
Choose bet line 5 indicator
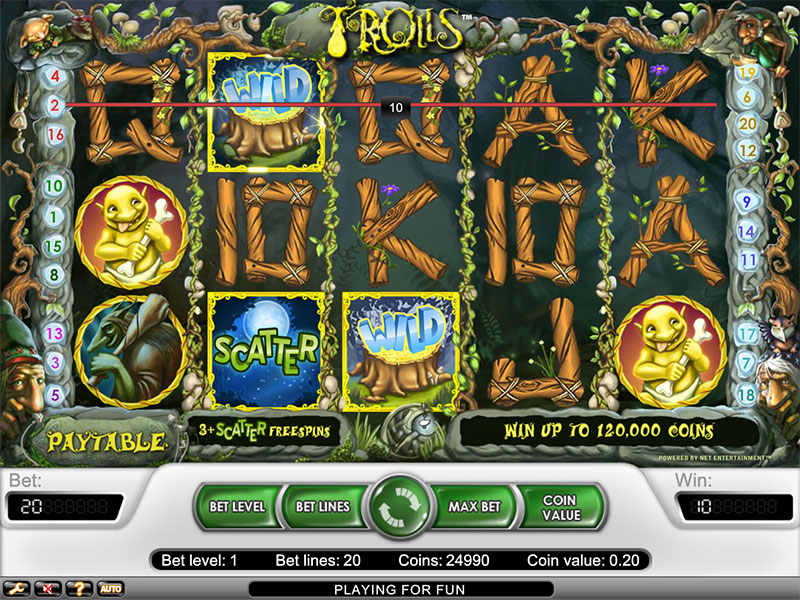55,394
